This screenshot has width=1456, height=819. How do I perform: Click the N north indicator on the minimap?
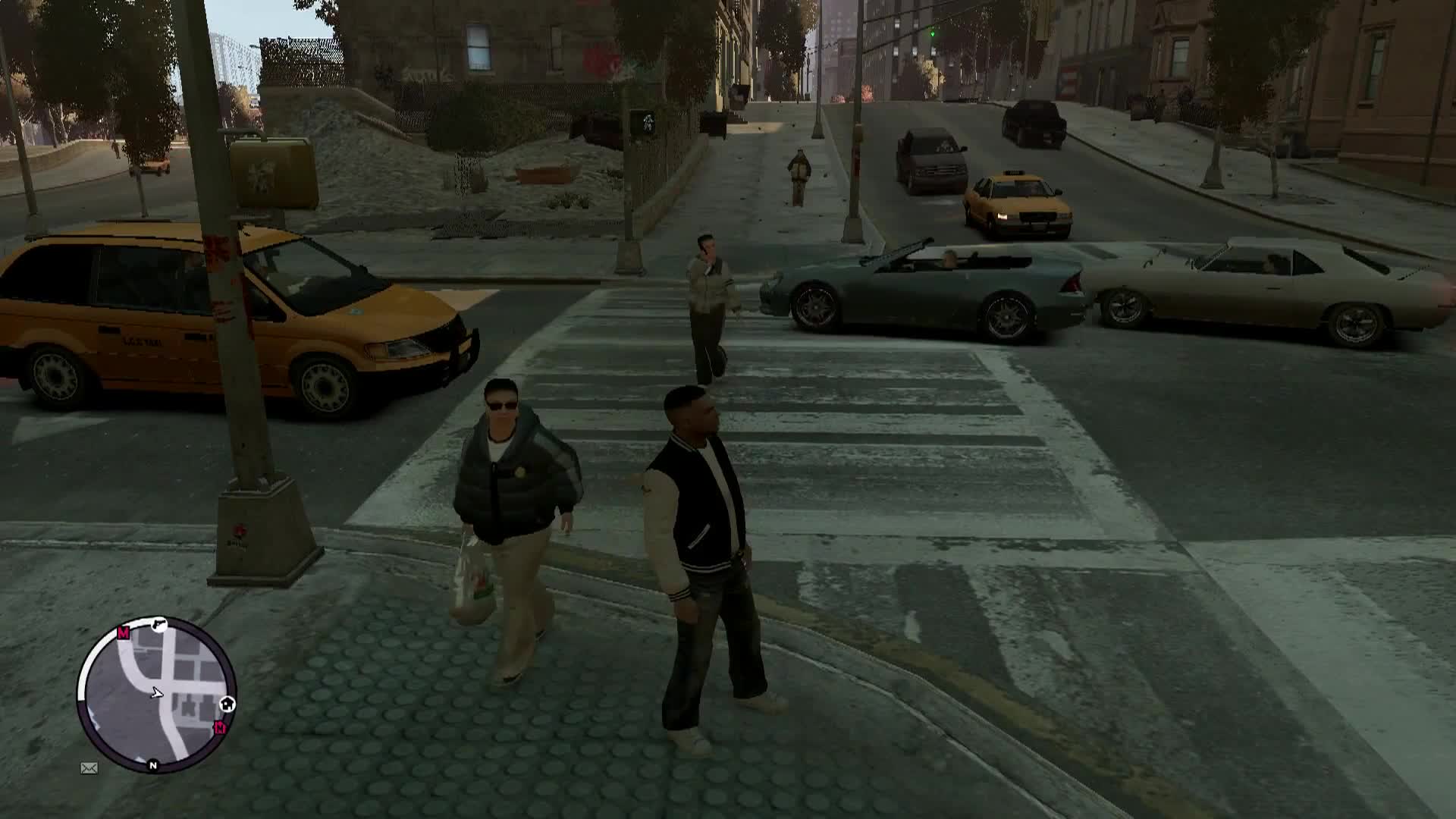[152, 765]
